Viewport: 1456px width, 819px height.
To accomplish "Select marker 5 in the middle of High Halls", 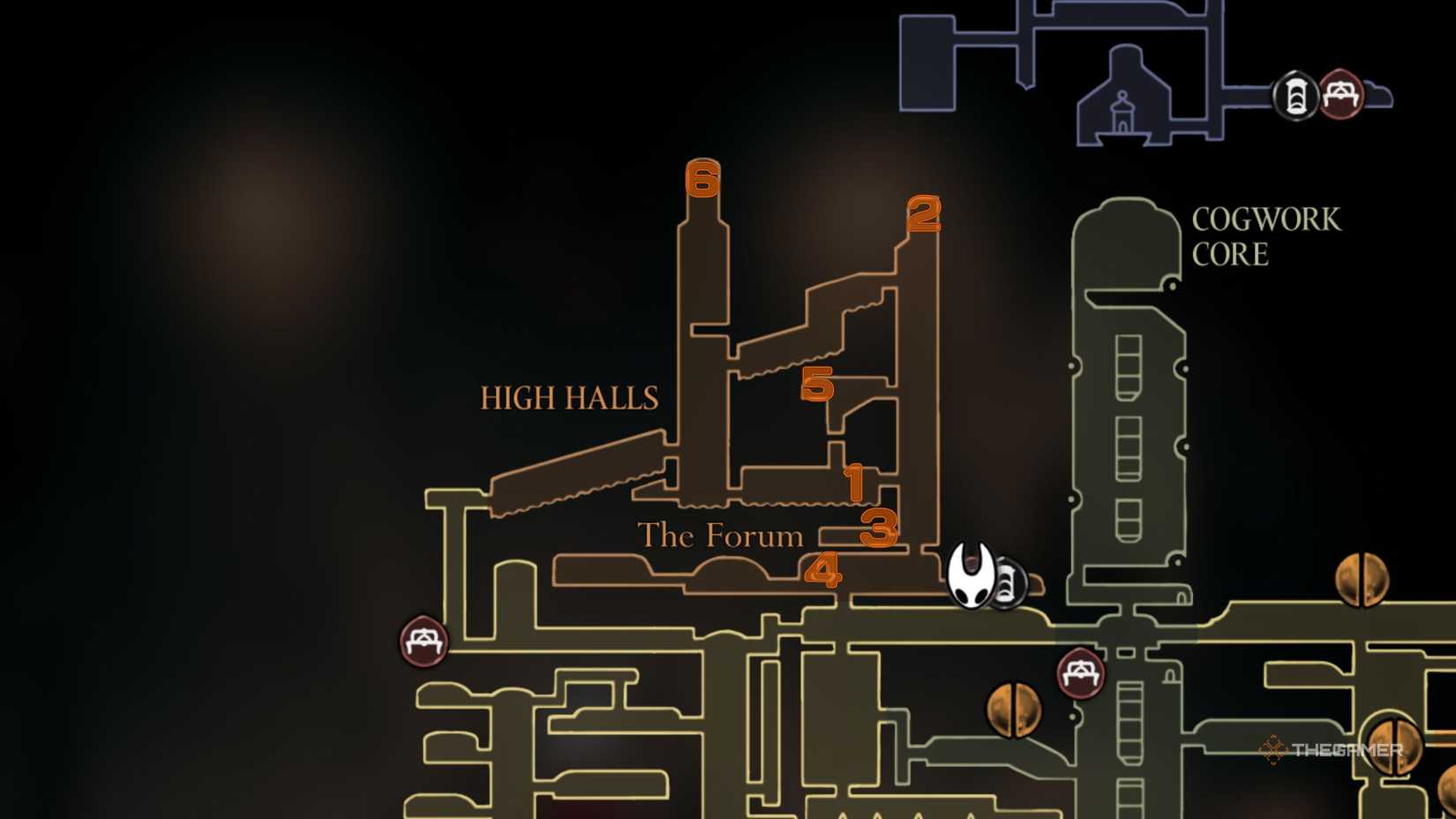I will coord(817,387).
